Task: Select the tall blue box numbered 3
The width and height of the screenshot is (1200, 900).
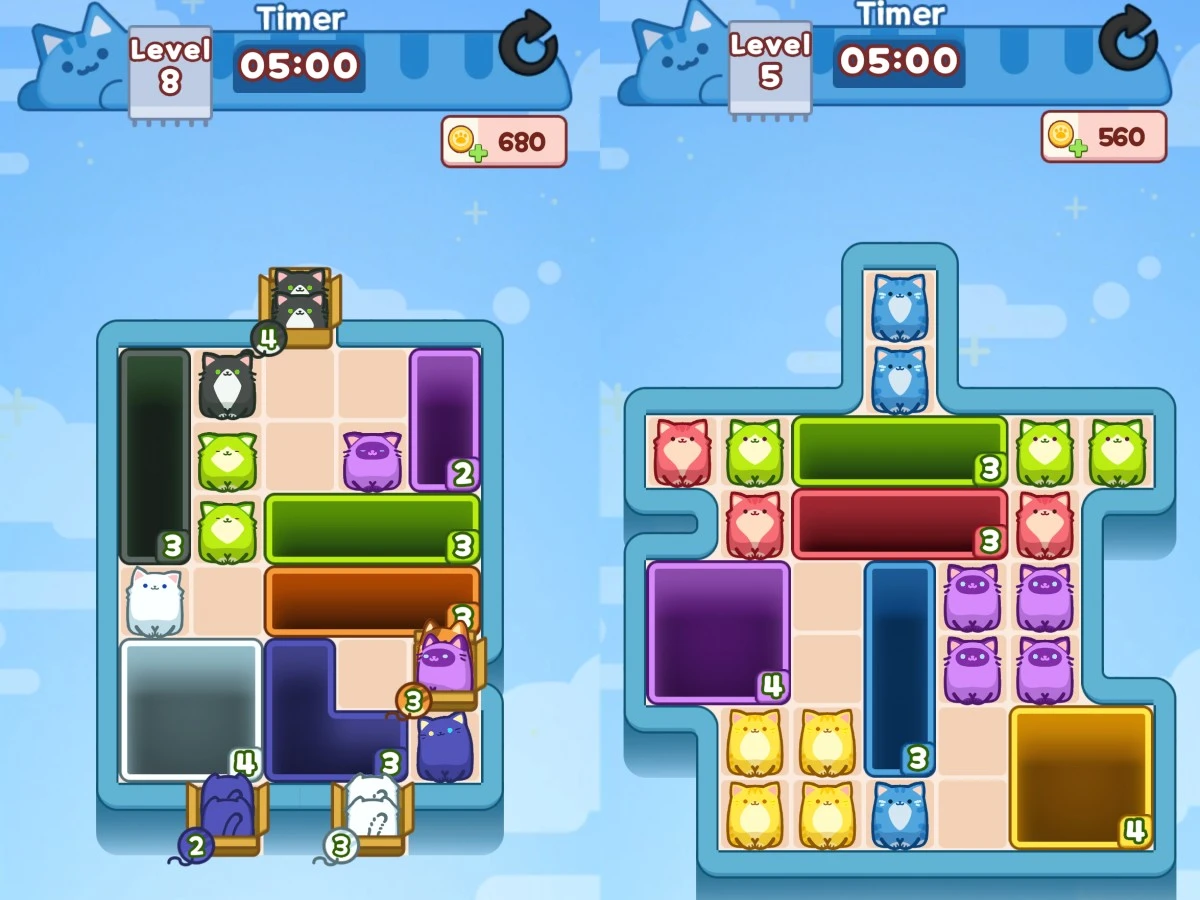Action: (x=900, y=668)
